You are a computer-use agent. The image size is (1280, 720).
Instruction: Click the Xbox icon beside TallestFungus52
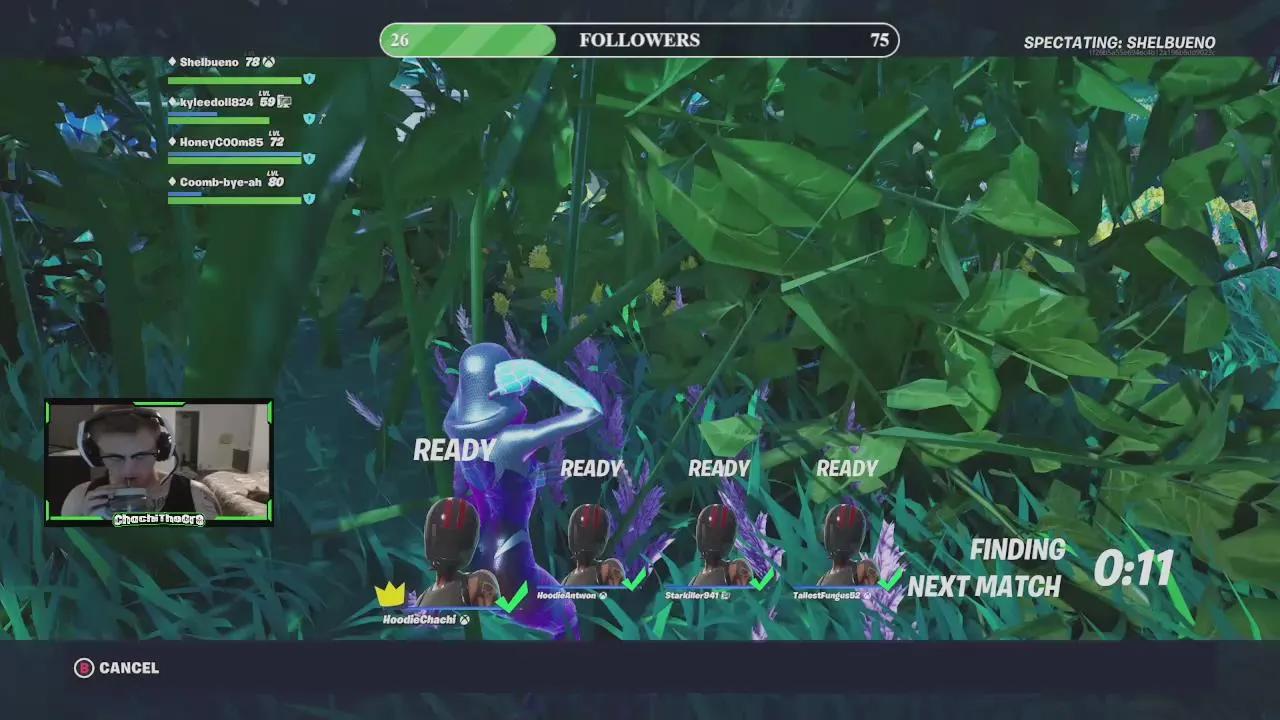(x=867, y=595)
